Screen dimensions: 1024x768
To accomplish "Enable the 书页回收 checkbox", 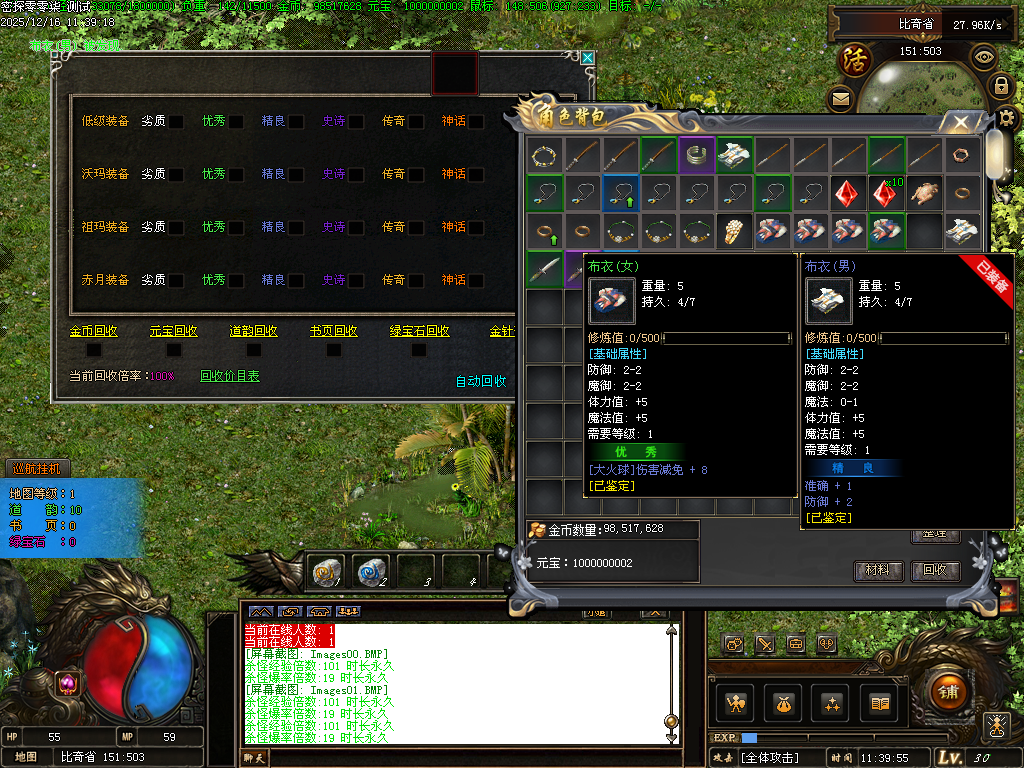I will [333, 350].
